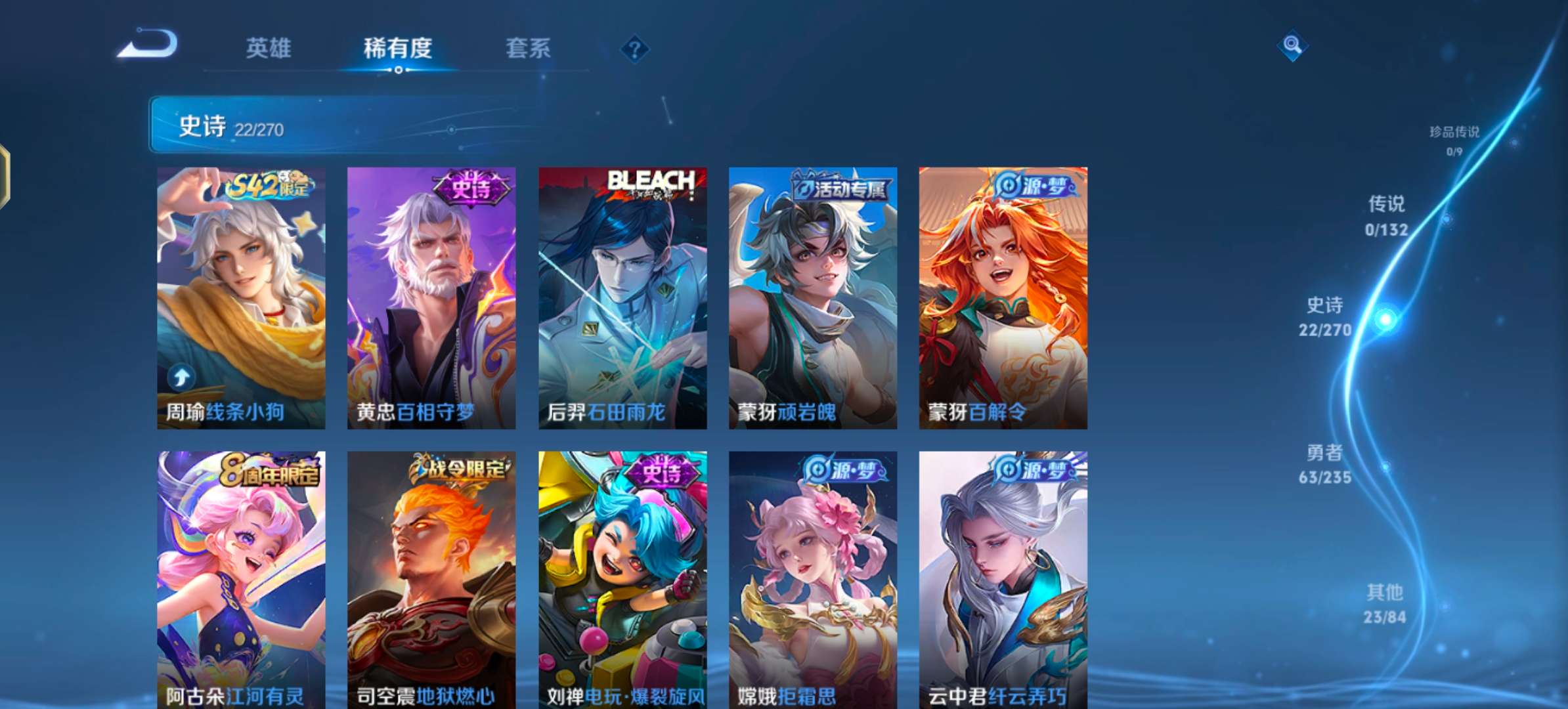Choose the 刘禅 电玩·爆裂旋风 skin
The width and height of the screenshot is (1568, 709).
click(622, 579)
